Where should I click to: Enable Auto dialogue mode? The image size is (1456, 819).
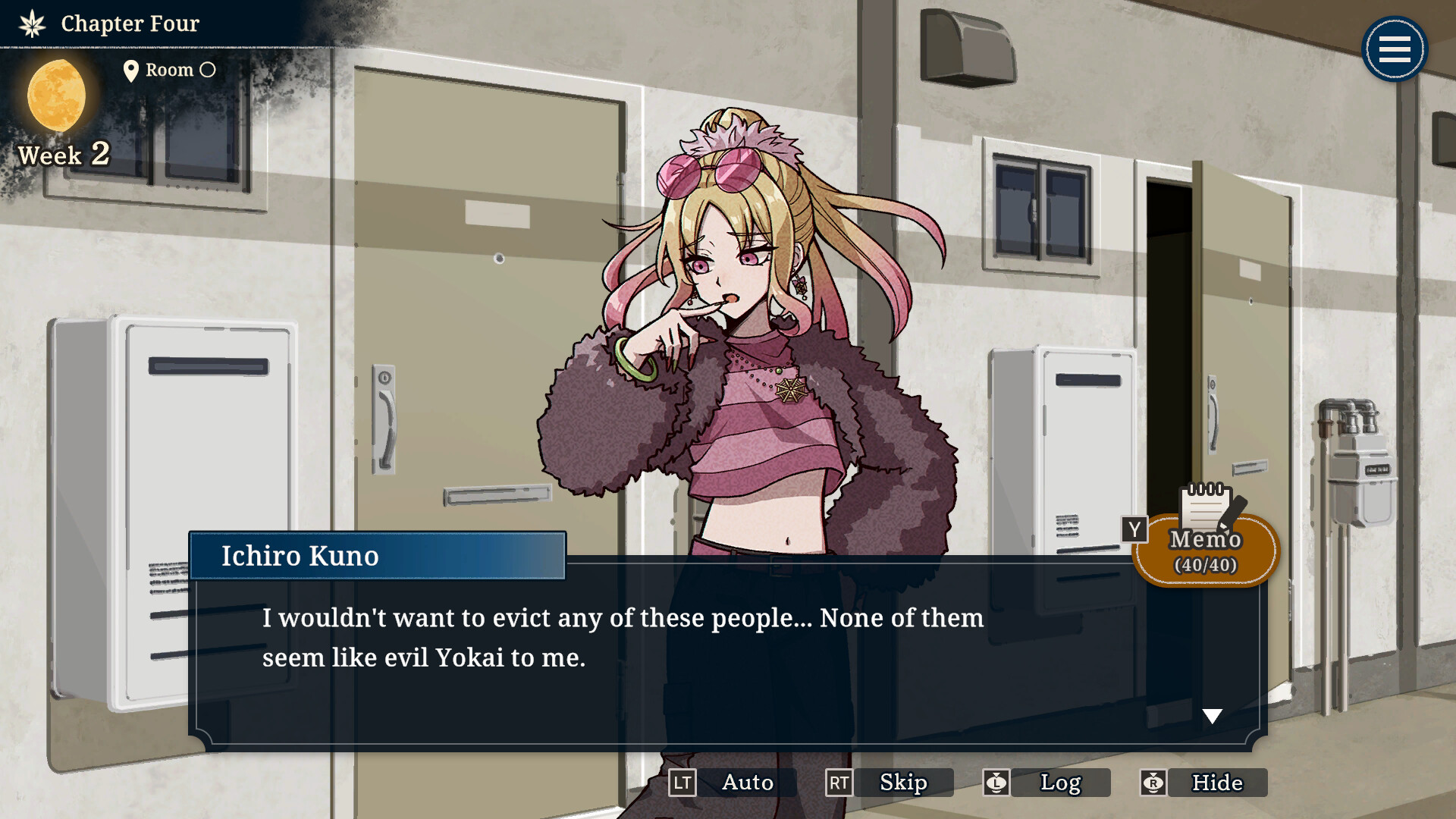[x=746, y=783]
